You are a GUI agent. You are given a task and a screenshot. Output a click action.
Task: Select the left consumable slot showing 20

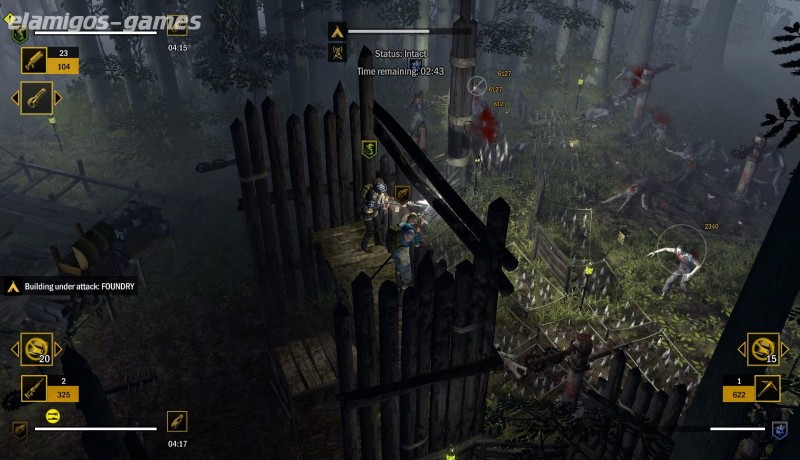[x=38, y=349]
